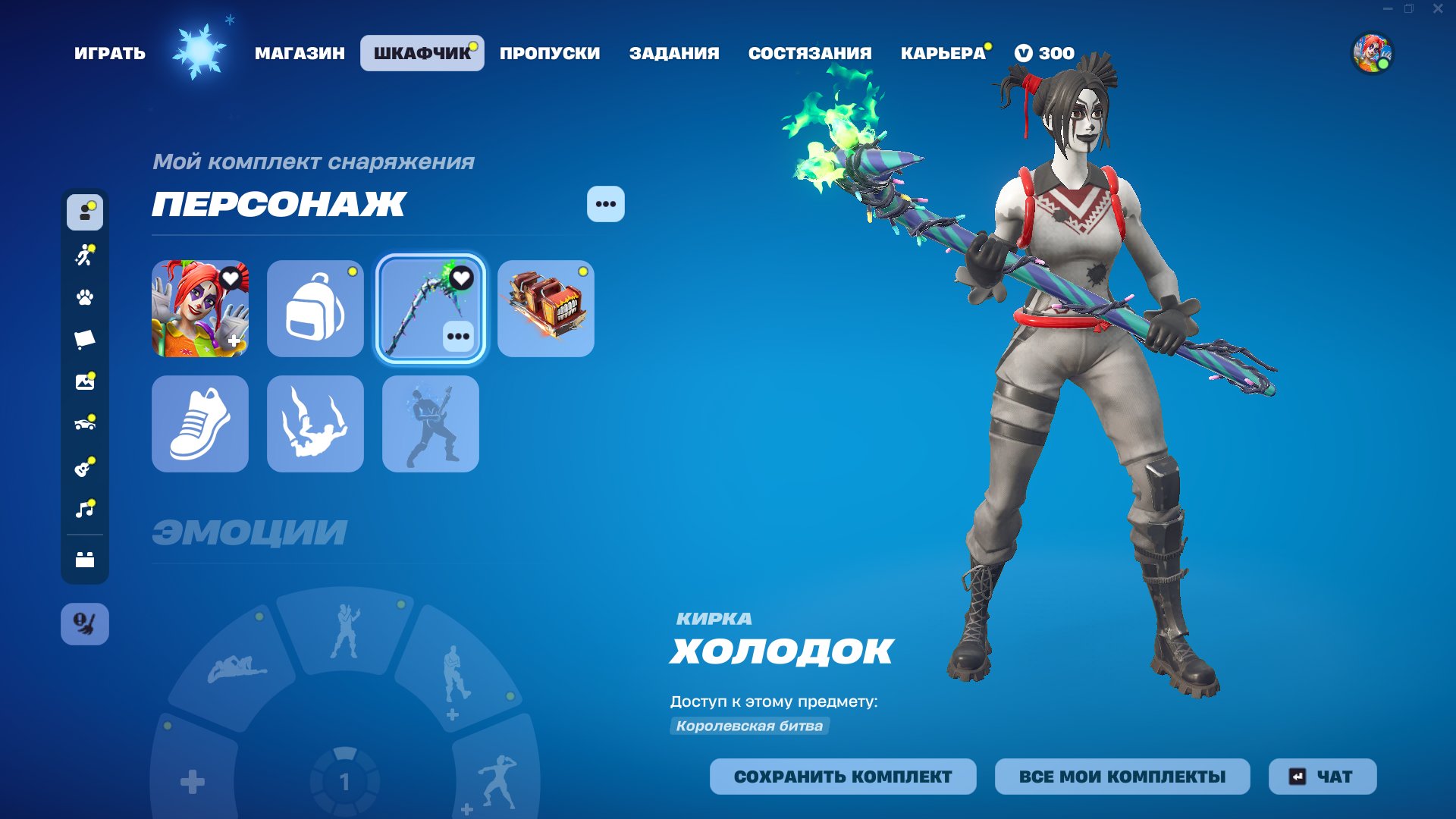Open the jam tracks tab (music notes icon)
The image size is (1456, 819).
85,507
